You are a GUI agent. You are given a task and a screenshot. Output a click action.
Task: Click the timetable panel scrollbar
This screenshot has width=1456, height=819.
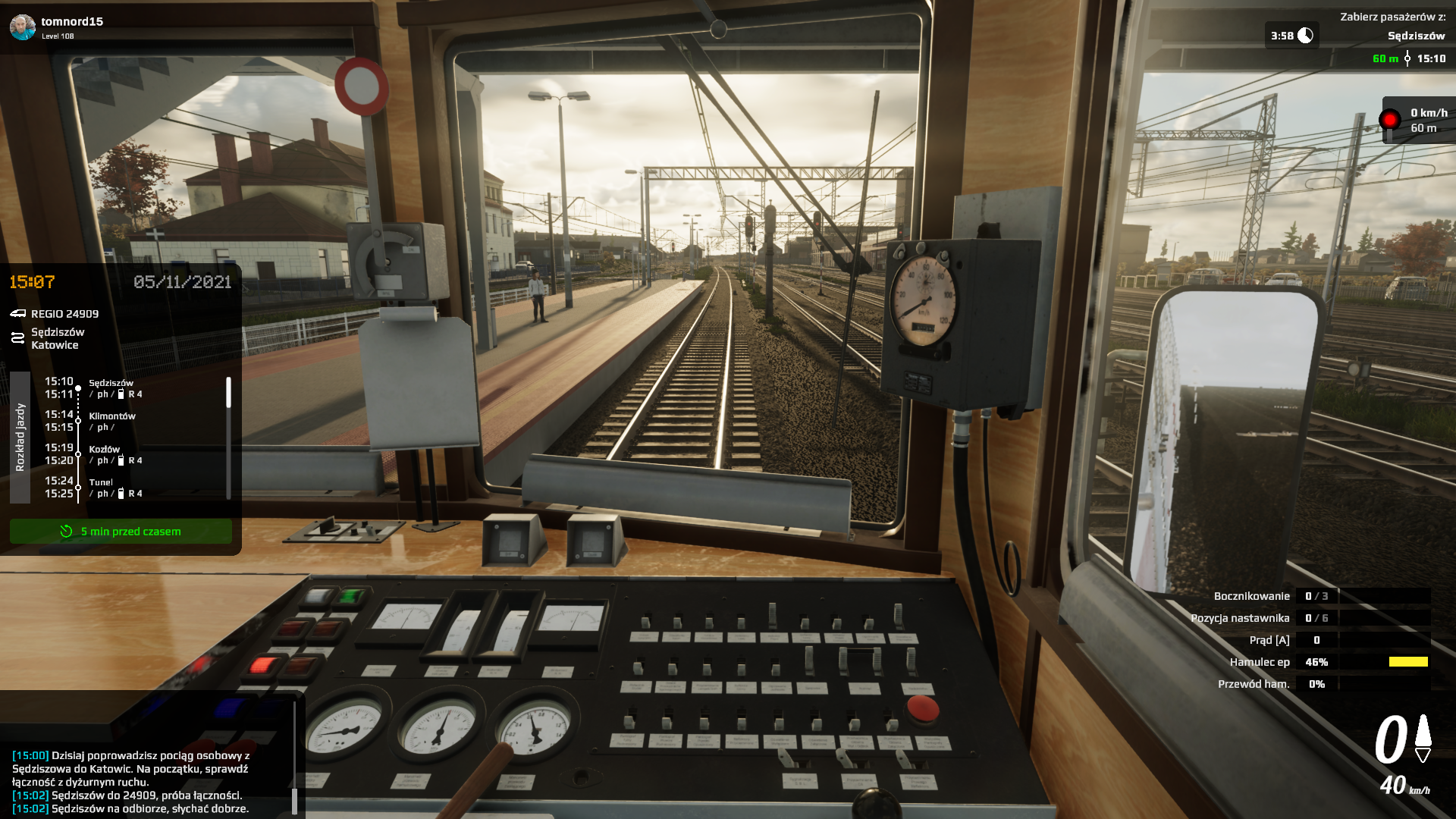point(228,393)
